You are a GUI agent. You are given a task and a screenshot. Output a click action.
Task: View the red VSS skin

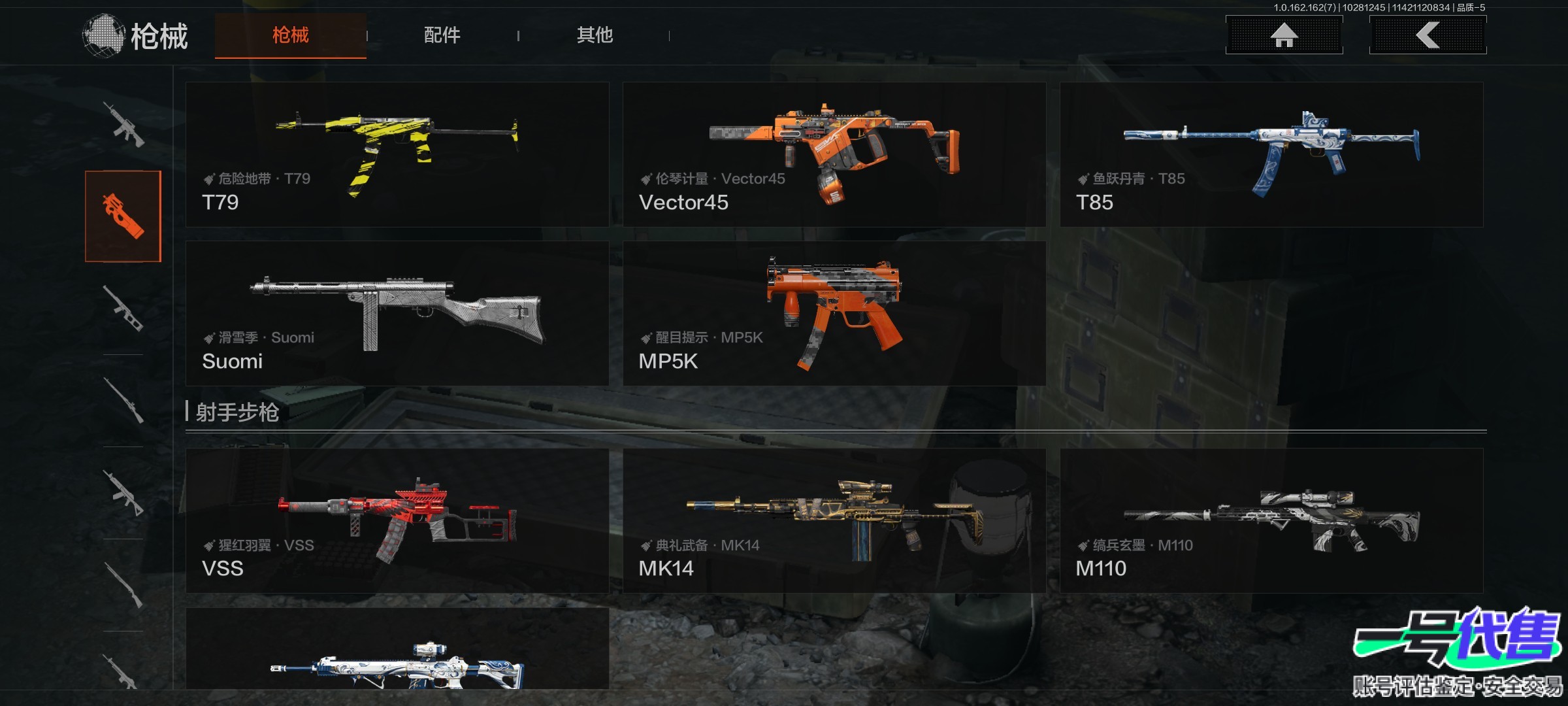pos(397,520)
